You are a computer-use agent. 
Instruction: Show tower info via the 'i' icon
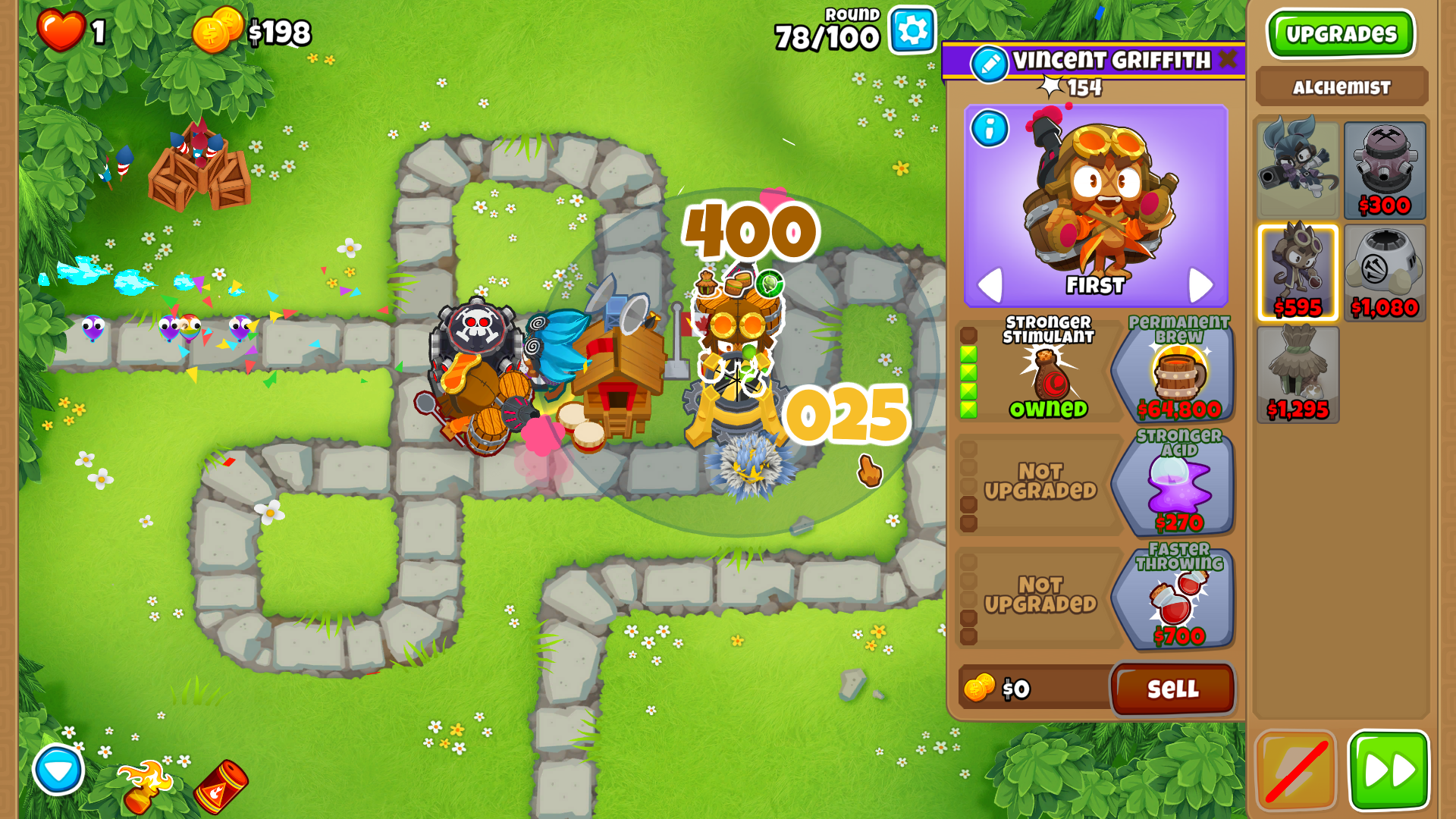[x=990, y=128]
